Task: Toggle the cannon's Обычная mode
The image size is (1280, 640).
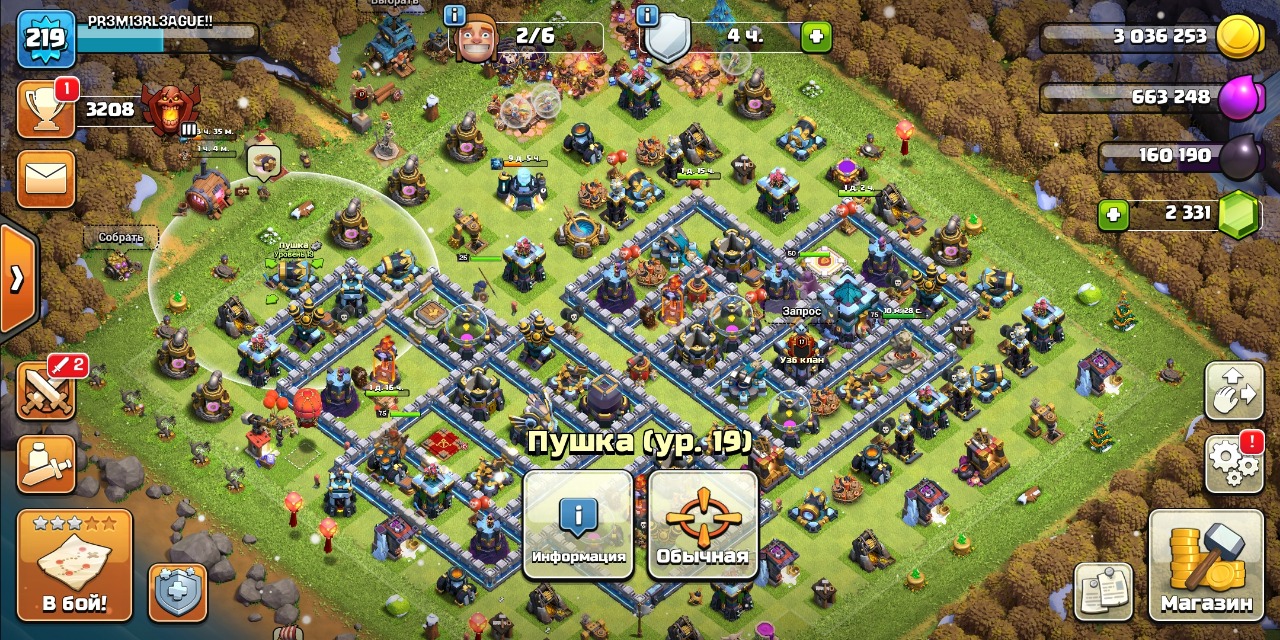Action: point(702,526)
